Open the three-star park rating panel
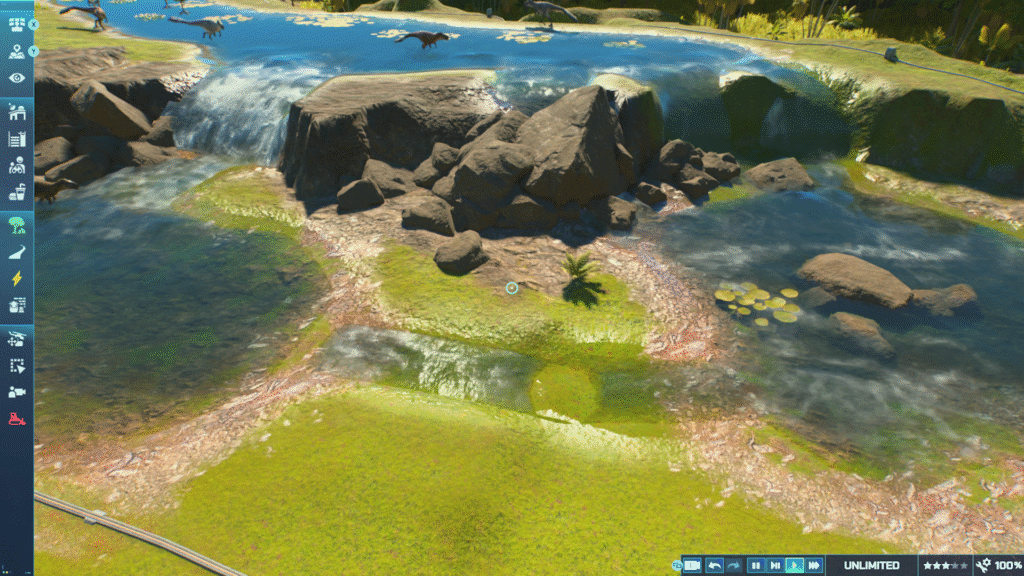Image resolution: width=1024 pixels, height=576 pixels. coord(944,566)
